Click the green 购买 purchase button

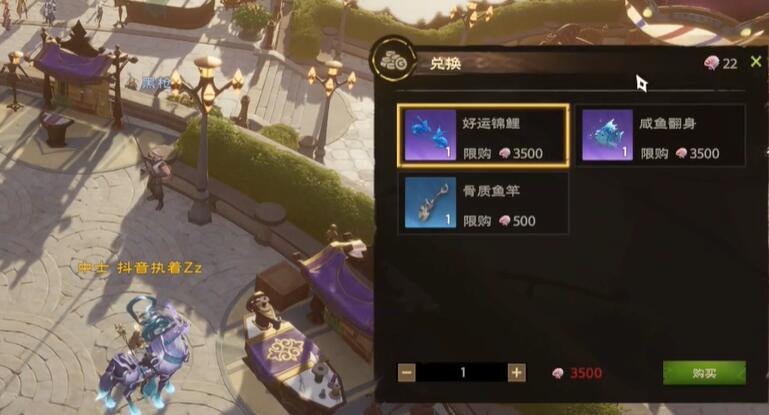tap(704, 372)
